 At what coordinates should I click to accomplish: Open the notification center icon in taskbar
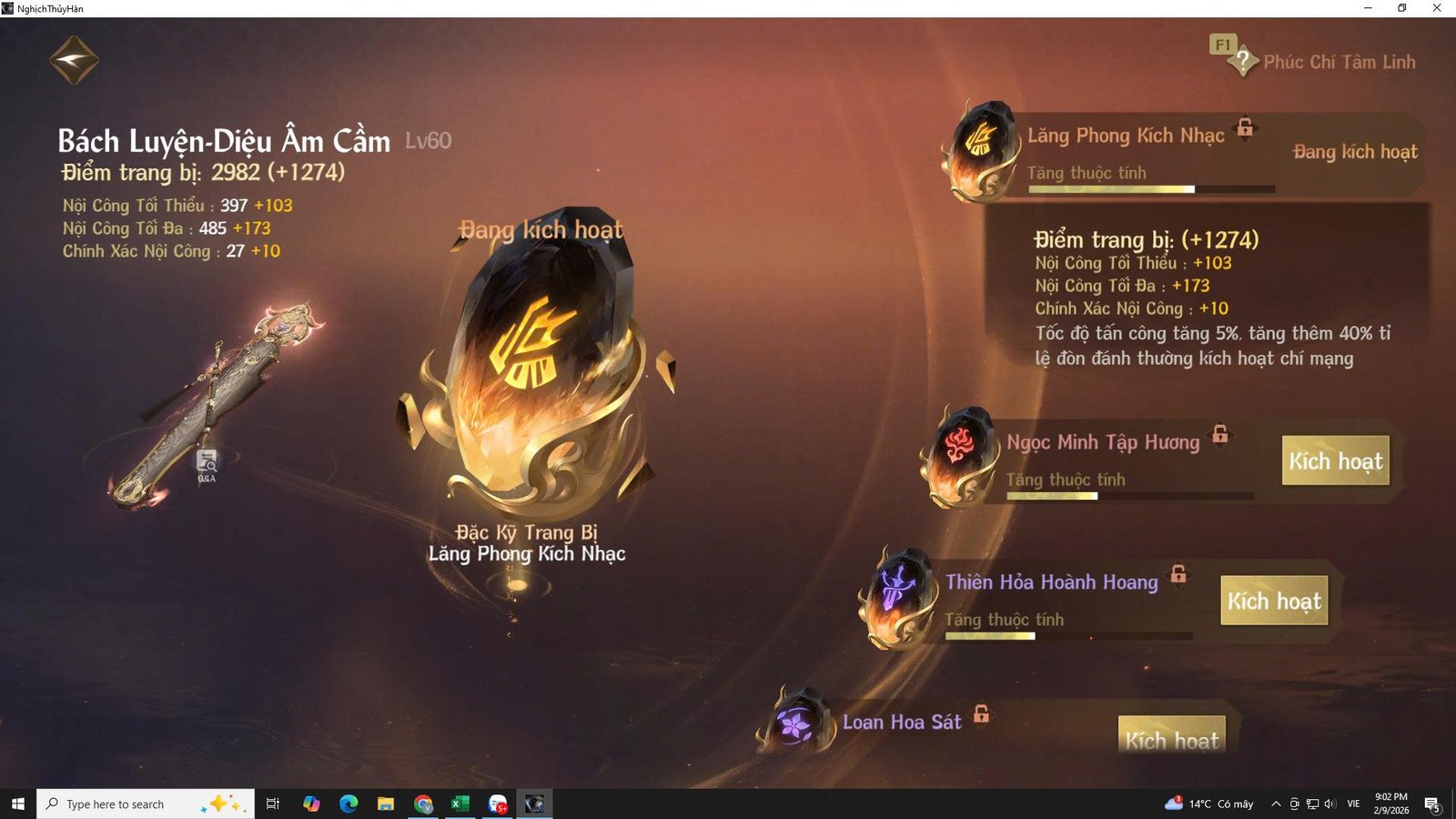[x=1433, y=804]
